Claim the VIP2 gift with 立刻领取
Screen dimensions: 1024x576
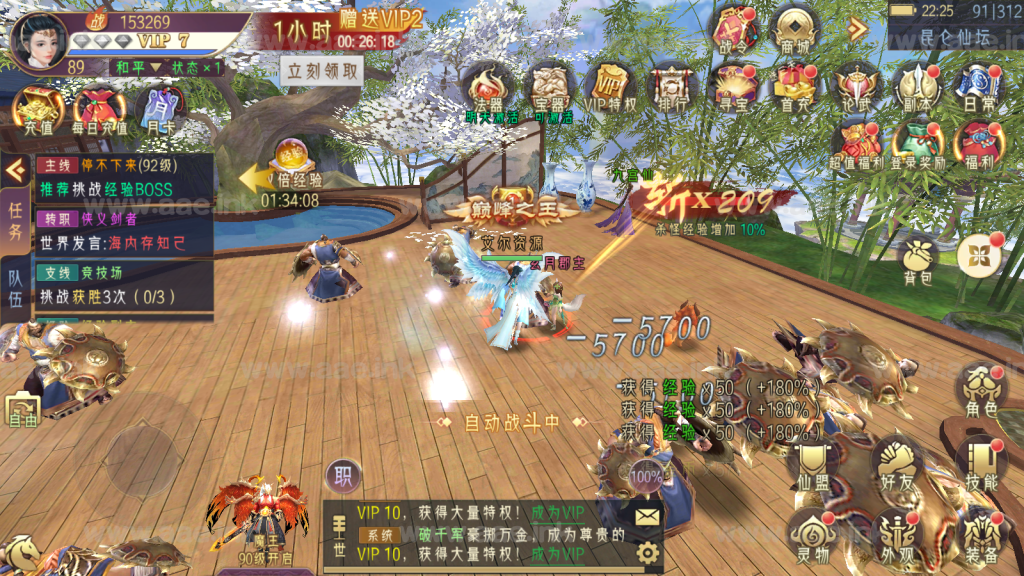322,72
